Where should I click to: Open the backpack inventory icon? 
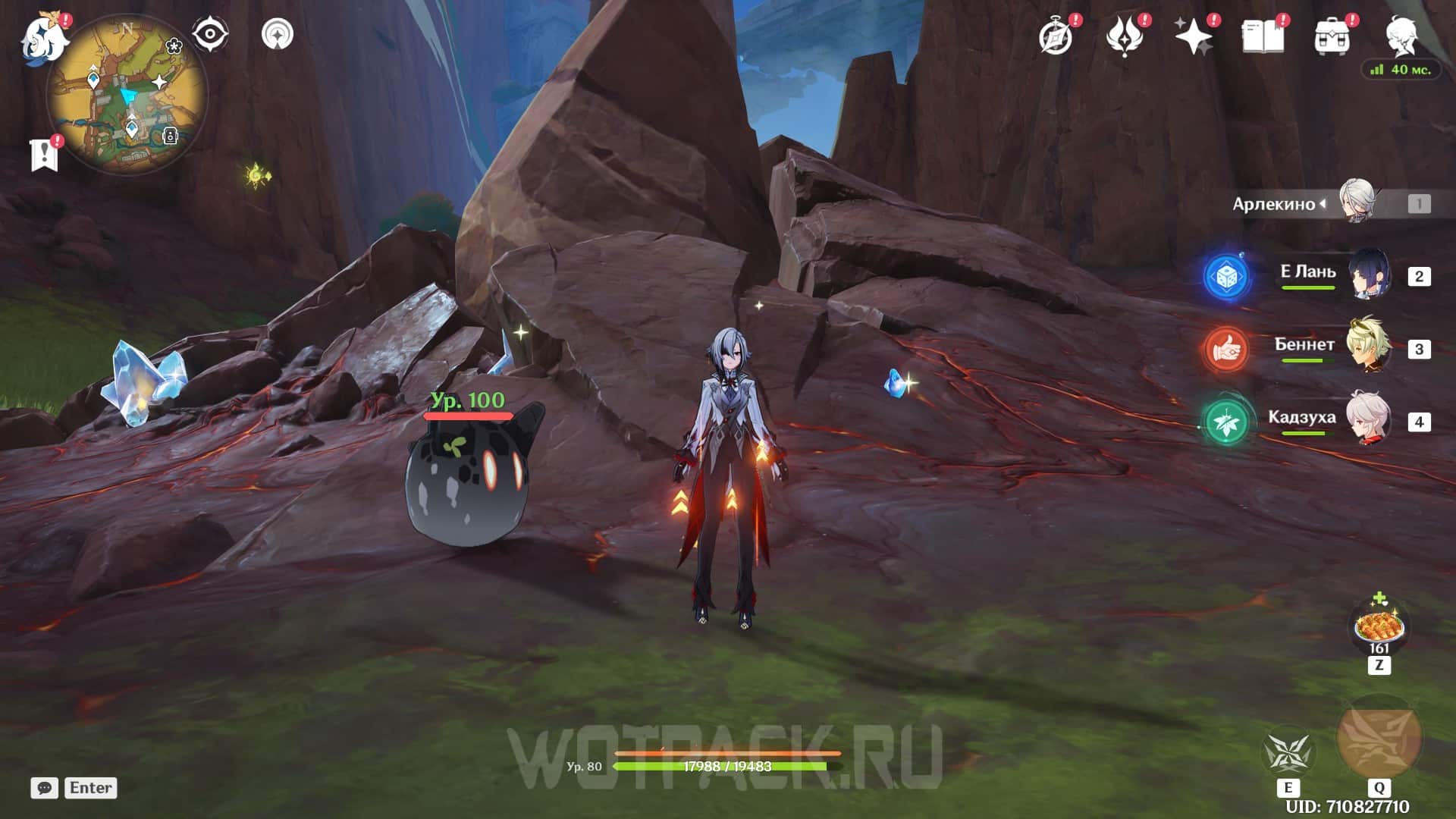tap(1332, 36)
